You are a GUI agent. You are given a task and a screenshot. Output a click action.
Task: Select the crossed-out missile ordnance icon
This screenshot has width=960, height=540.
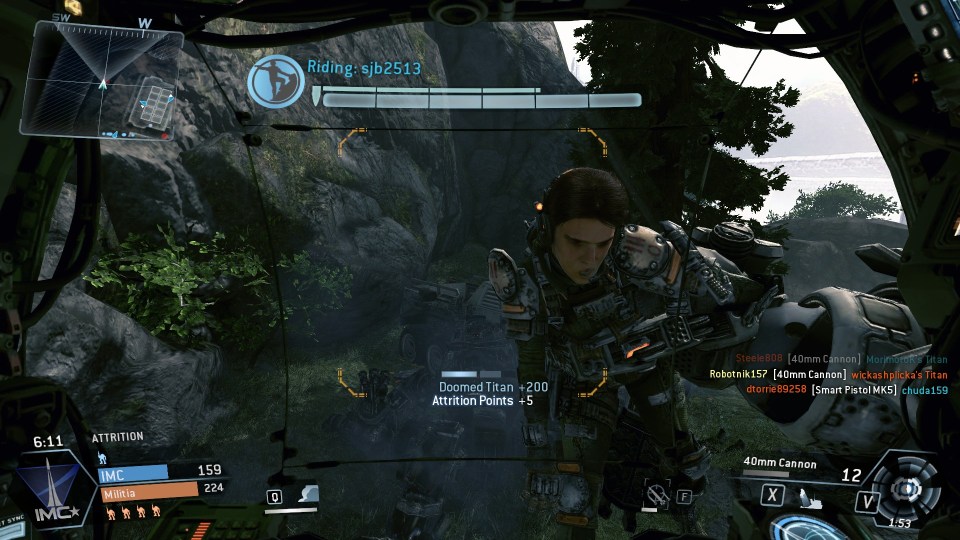[x=657, y=492]
